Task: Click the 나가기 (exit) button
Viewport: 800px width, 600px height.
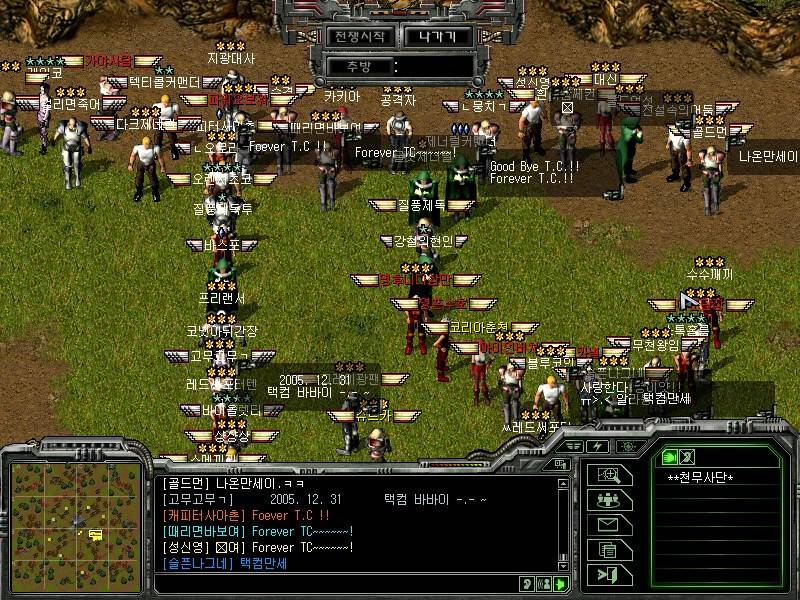Action: (437, 36)
